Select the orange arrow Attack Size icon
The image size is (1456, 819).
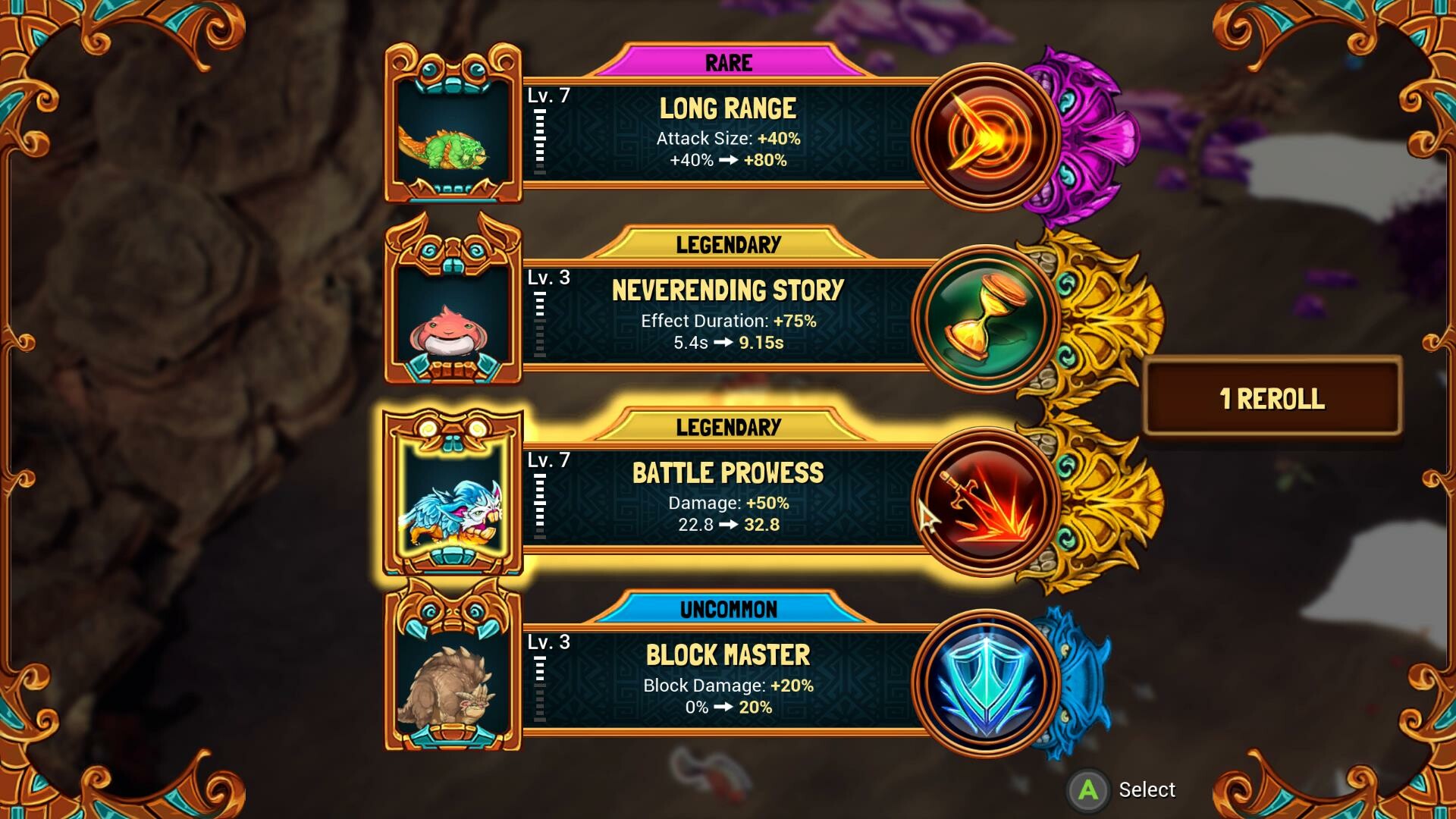pyautogui.click(x=985, y=136)
